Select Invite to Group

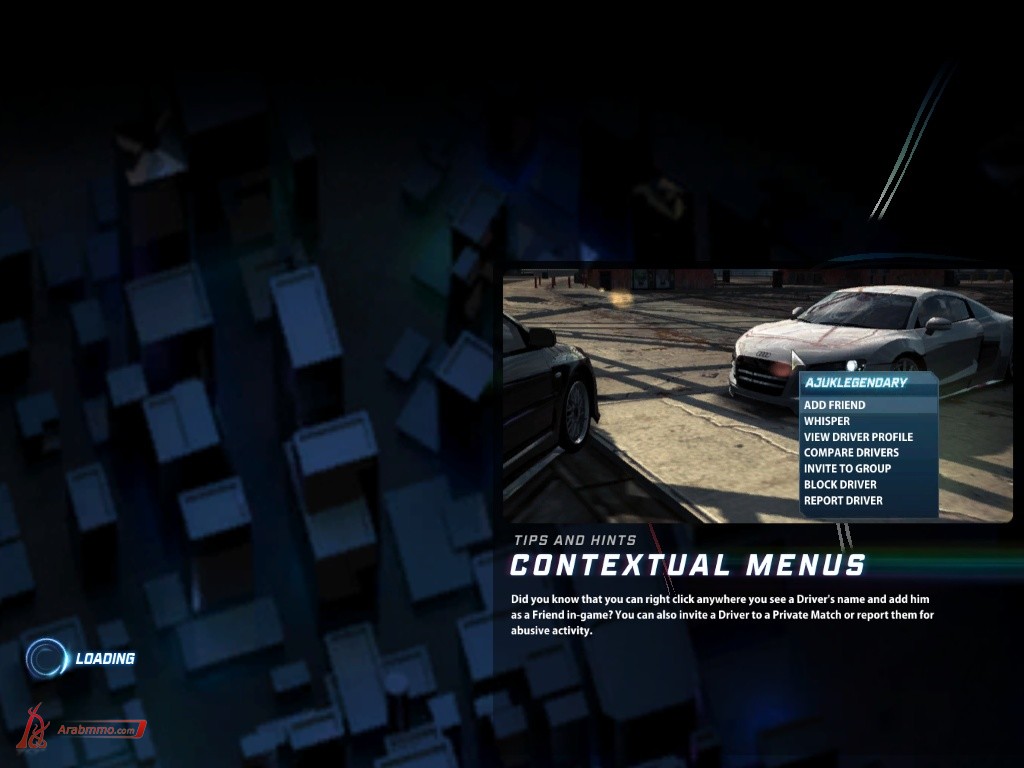coord(847,469)
